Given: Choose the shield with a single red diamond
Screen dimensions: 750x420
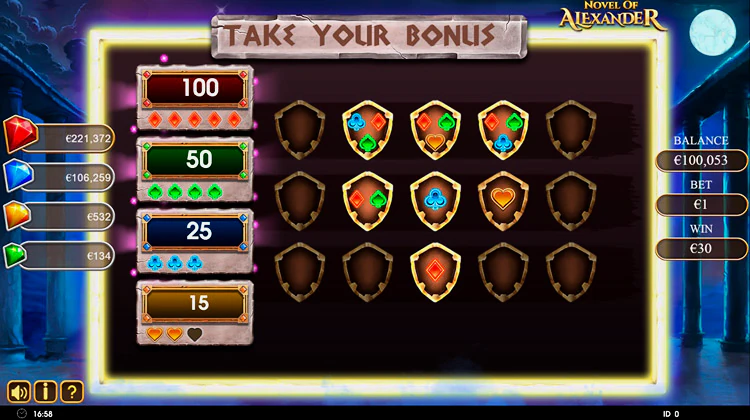Looking at the screenshot, I should [x=435, y=270].
